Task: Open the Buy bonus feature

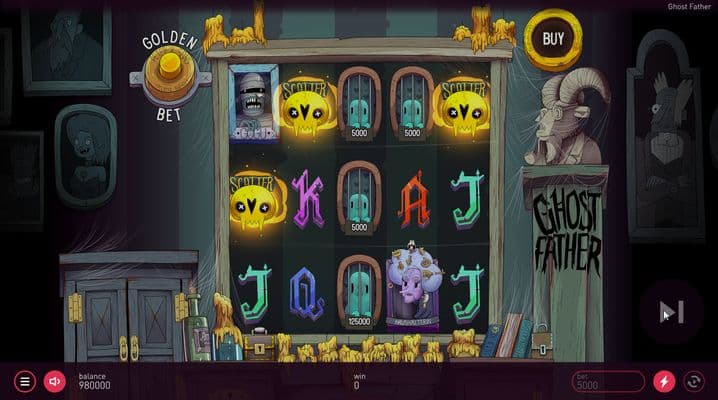Action: (x=552, y=40)
